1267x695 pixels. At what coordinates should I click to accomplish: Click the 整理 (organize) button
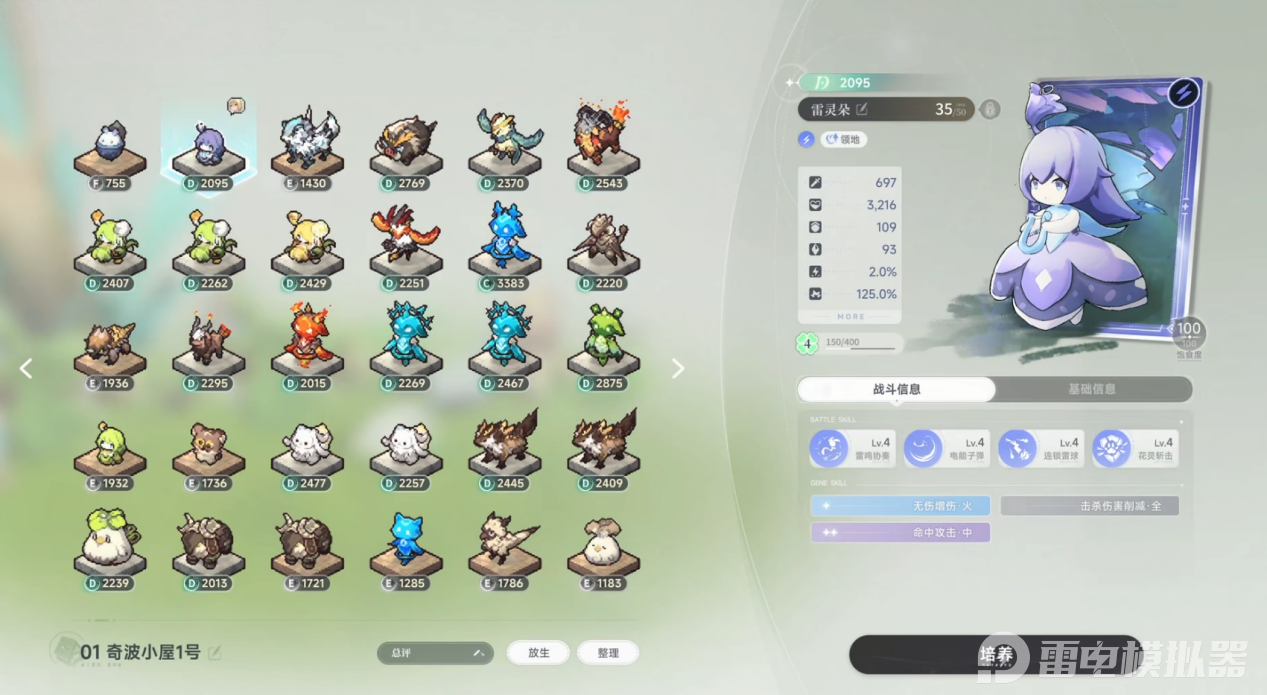[x=608, y=653]
